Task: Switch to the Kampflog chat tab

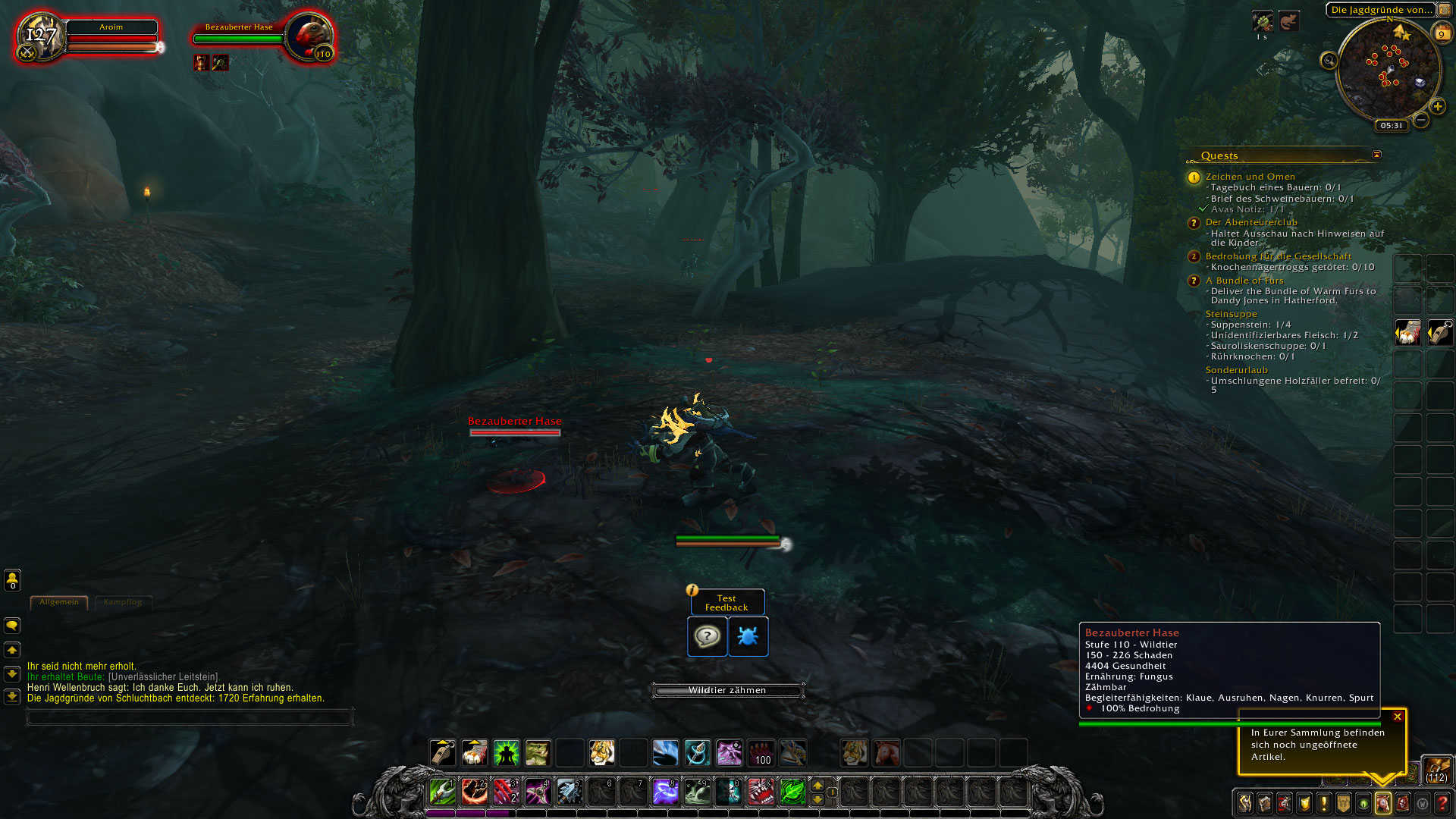Action: 123,602
